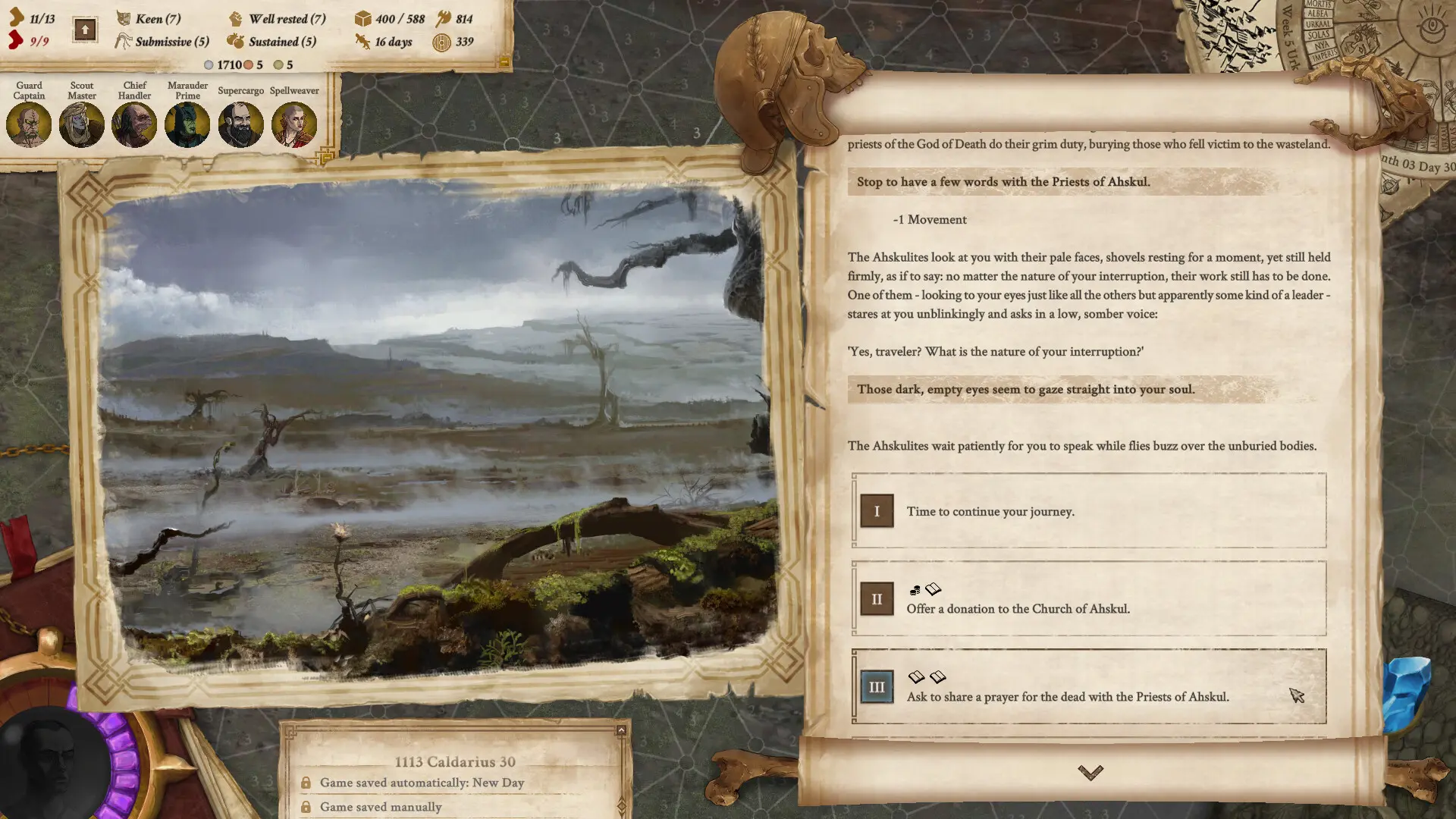Open the Guard Captain's portrait
The width and height of the screenshot is (1456, 819).
click(29, 124)
